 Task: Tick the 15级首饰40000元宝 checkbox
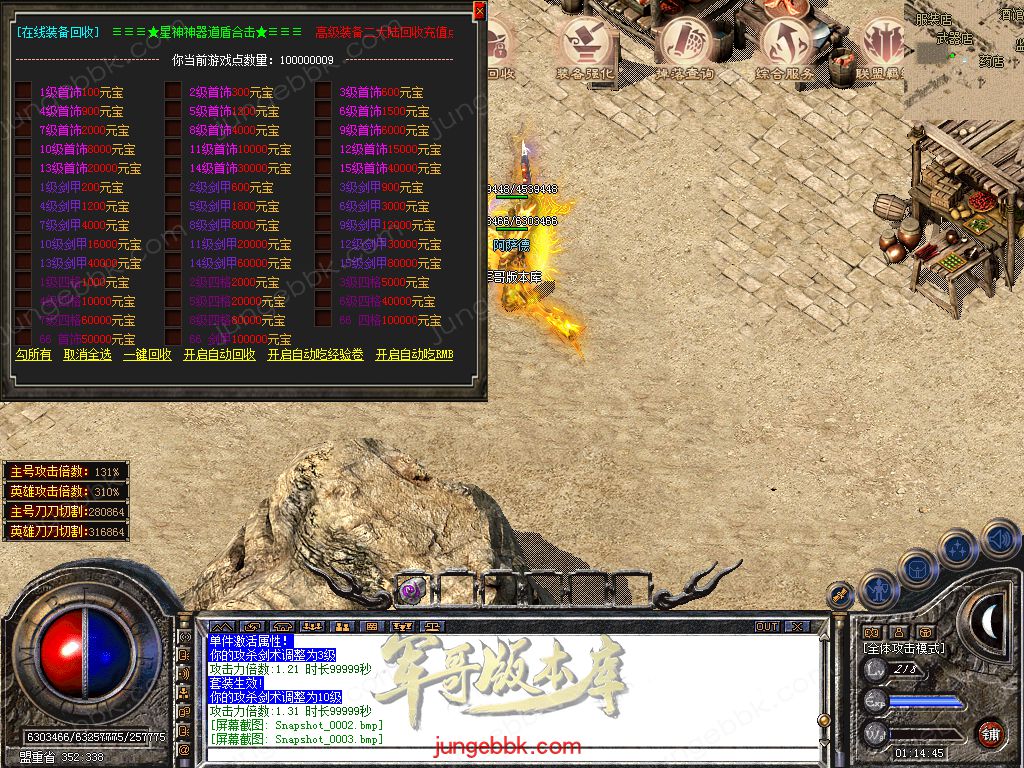tap(323, 168)
